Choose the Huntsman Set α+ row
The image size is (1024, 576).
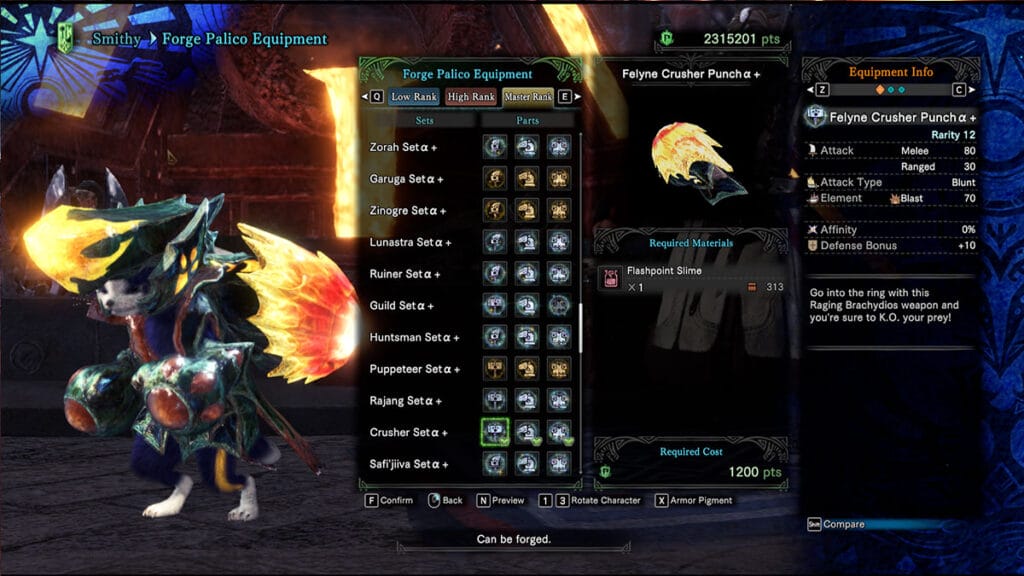pos(415,338)
